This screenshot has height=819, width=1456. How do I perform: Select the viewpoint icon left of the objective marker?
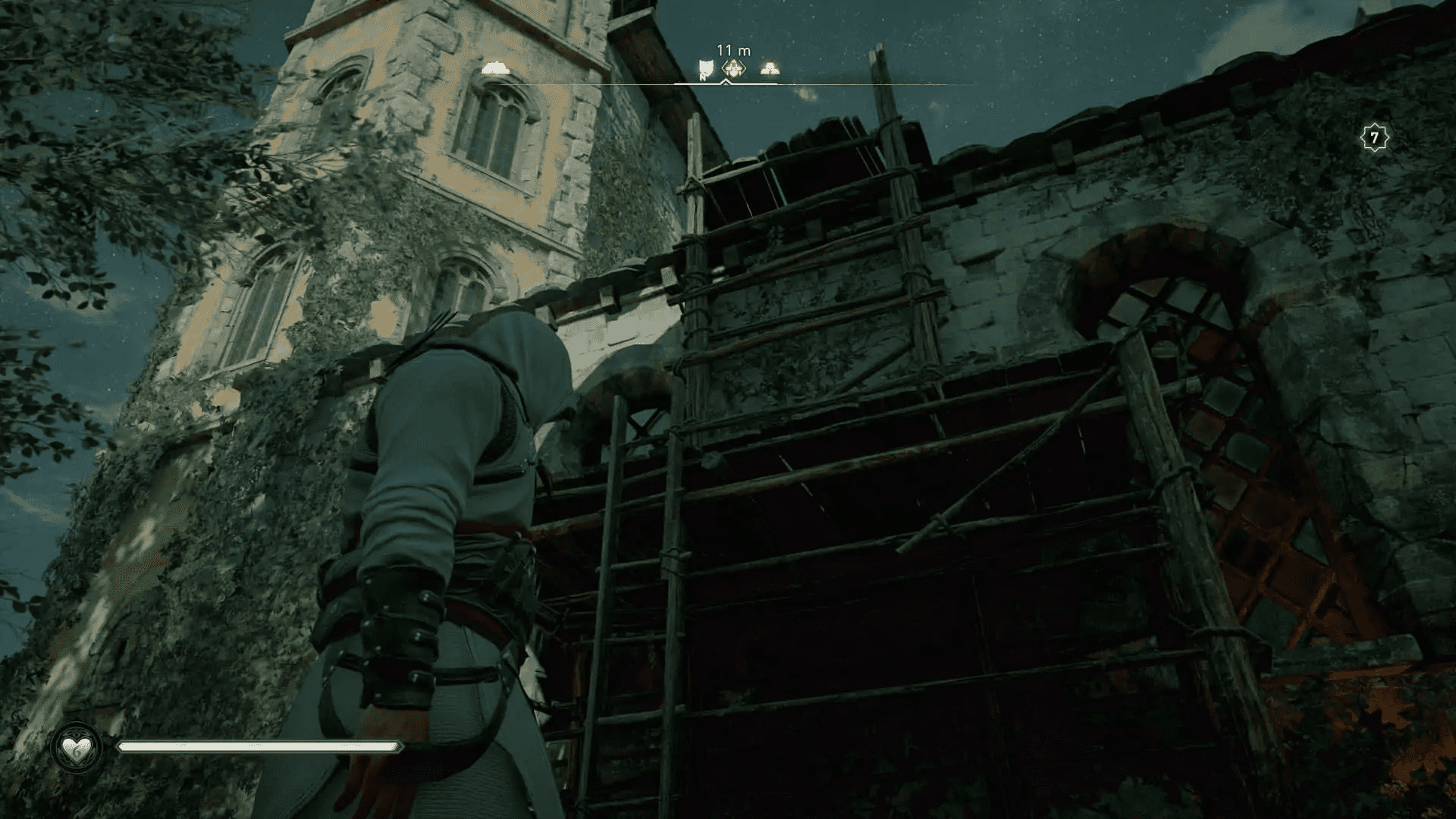pos(705,68)
